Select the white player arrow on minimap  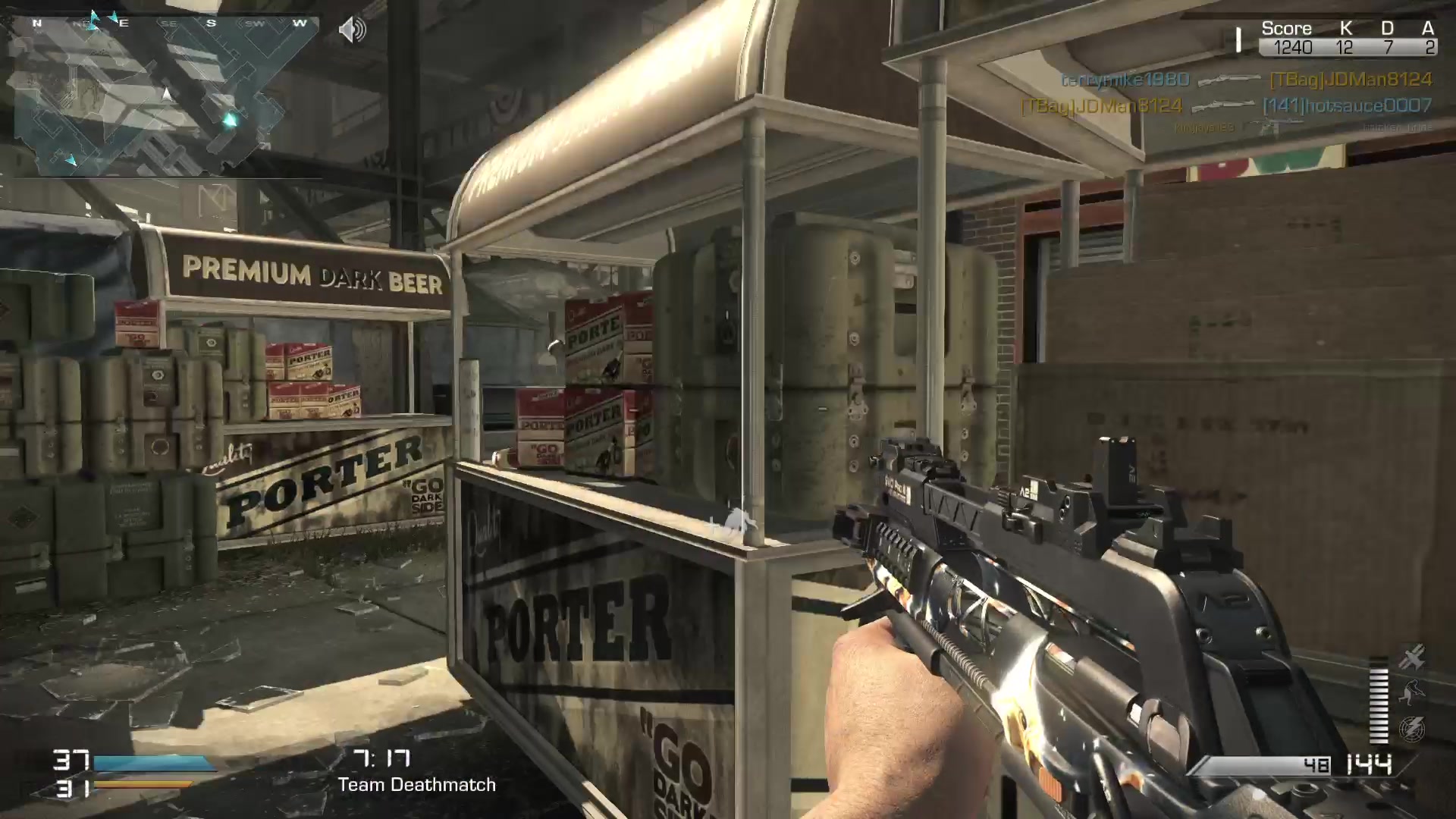pyautogui.click(x=167, y=94)
